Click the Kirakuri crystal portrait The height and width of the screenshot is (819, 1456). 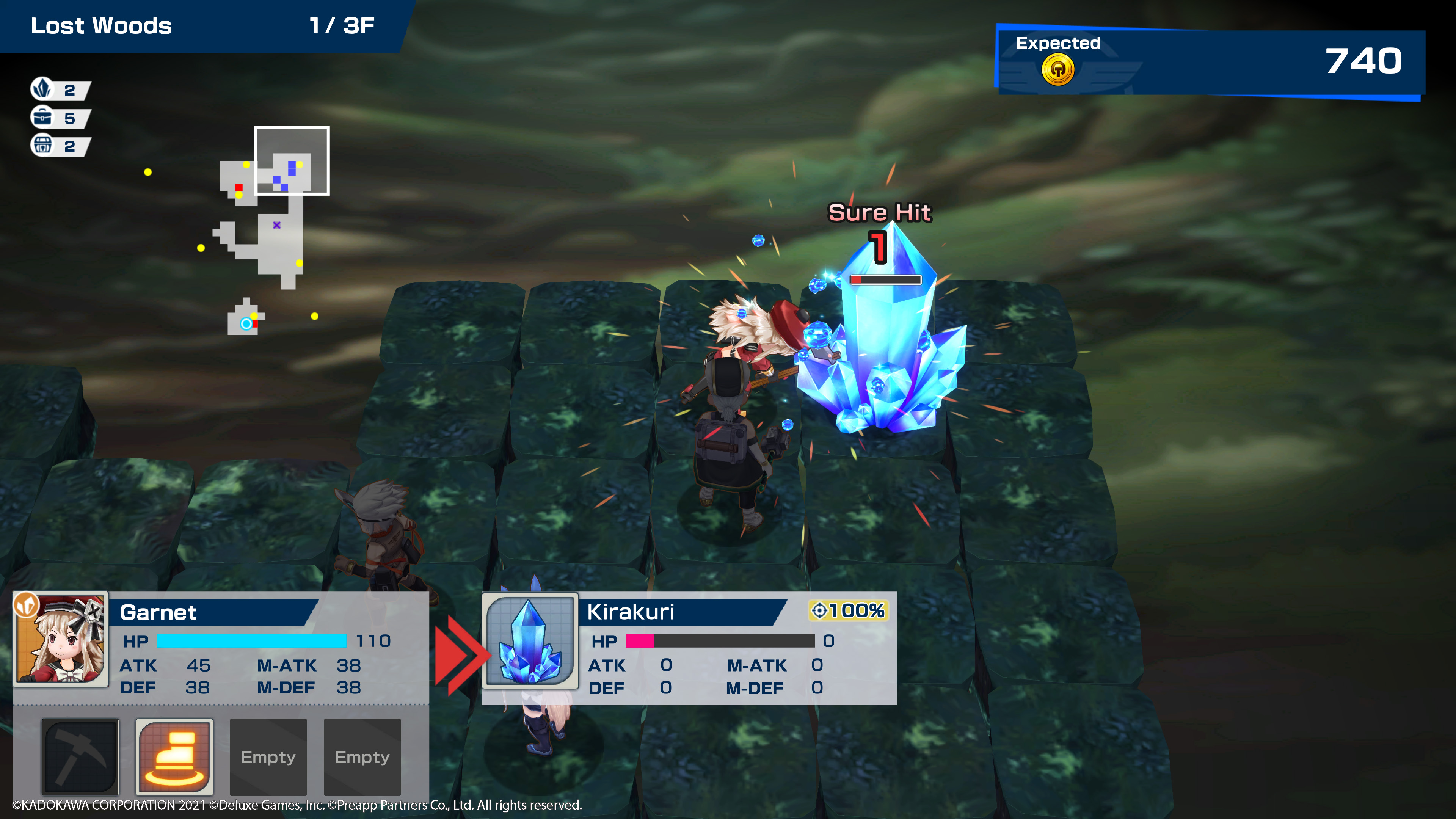tap(530, 640)
